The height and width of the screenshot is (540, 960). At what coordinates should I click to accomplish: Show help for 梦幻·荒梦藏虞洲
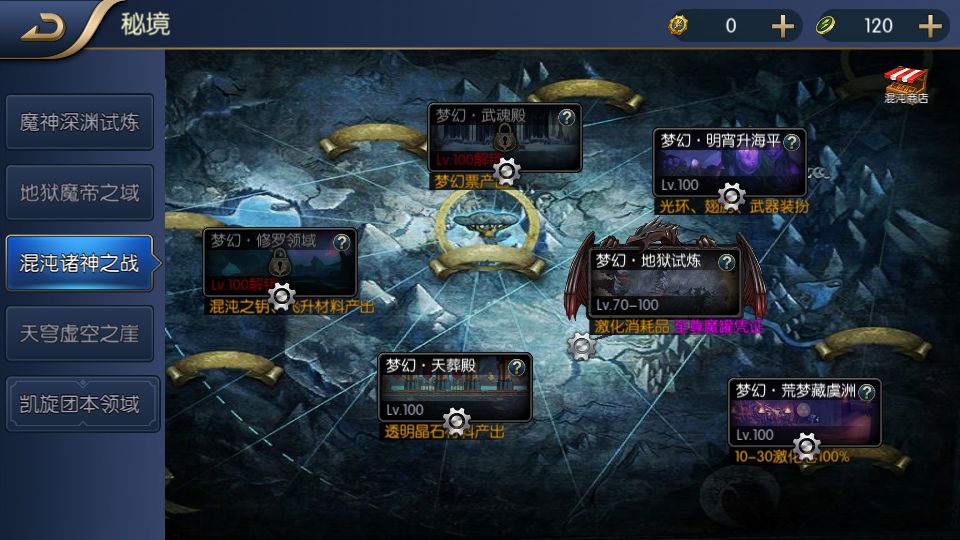[866, 391]
